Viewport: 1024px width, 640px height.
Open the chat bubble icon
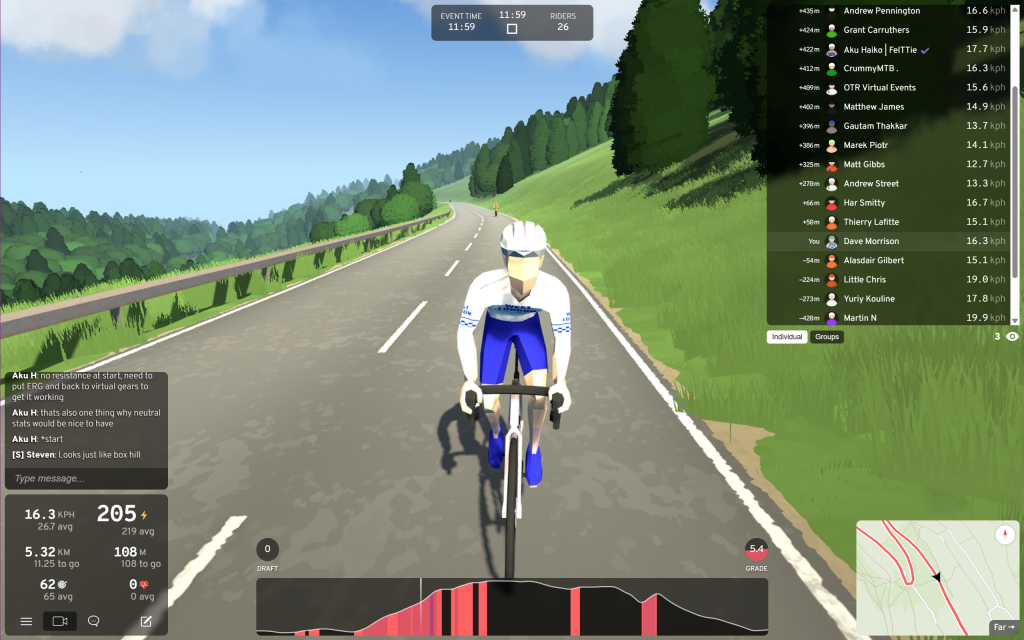[x=94, y=621]
